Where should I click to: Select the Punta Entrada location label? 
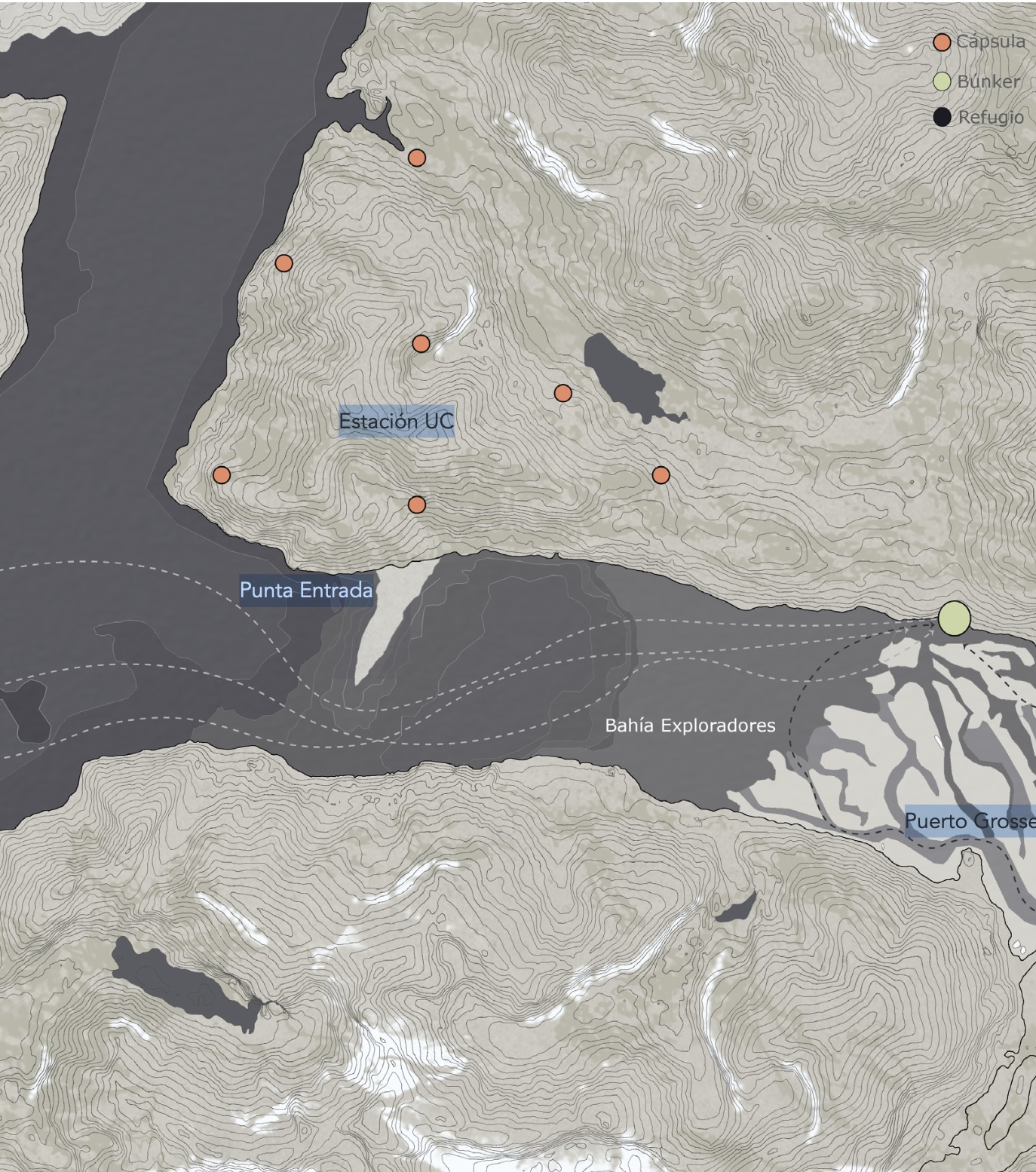point(306,590)
